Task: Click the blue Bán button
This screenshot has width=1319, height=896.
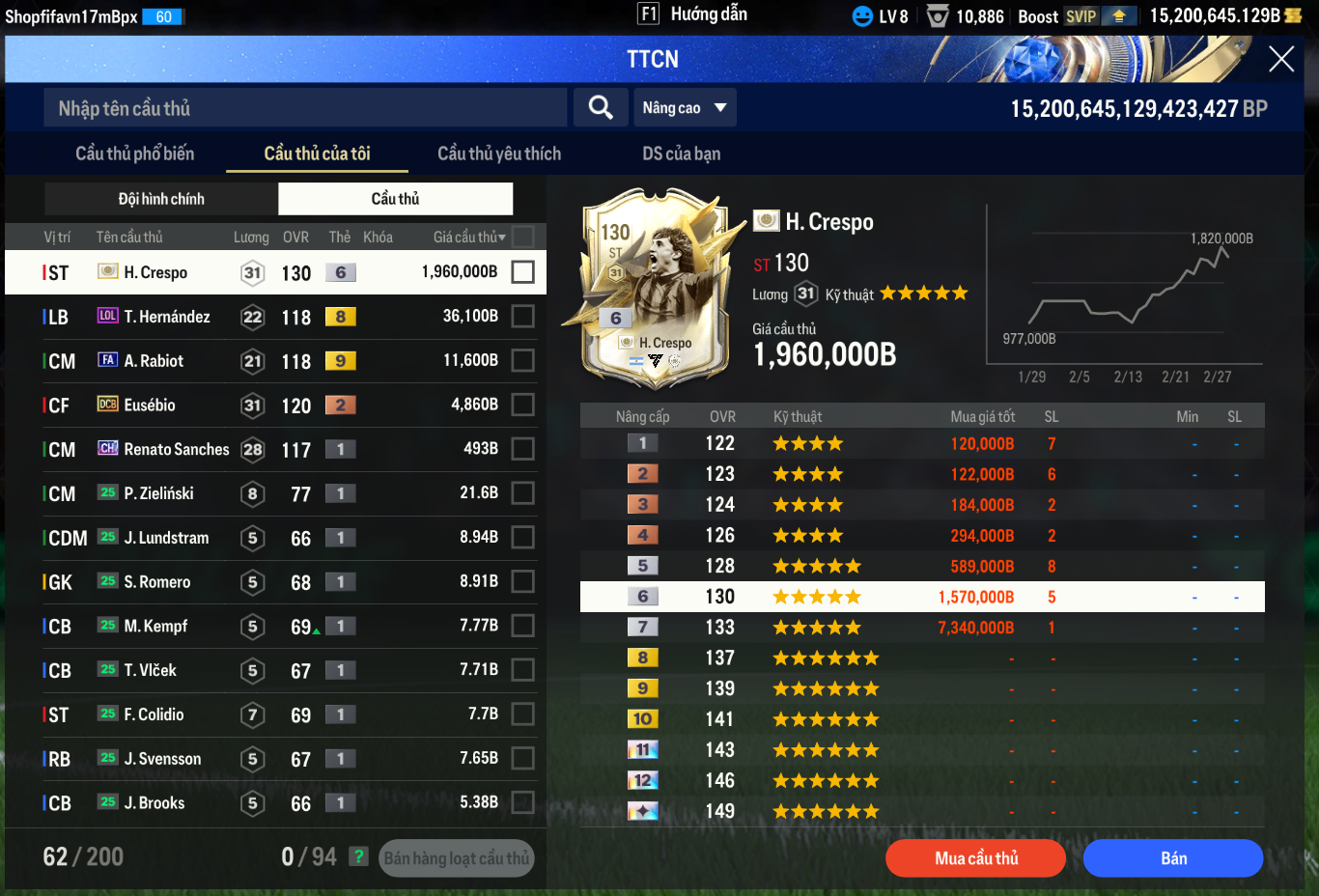Action: click(1172, 858)
